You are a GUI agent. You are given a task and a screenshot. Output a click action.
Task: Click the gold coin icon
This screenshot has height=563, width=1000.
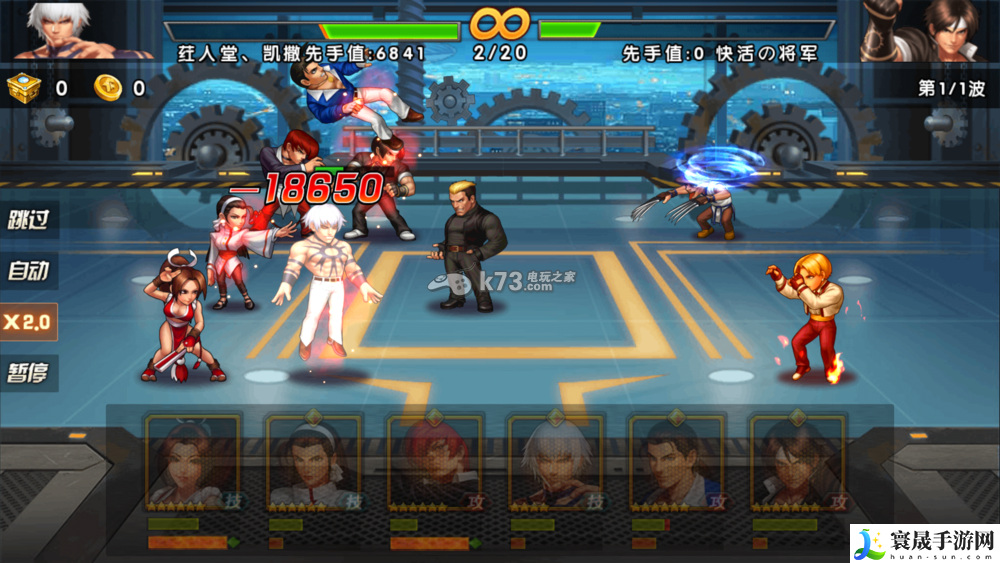[x=108, y=88]
